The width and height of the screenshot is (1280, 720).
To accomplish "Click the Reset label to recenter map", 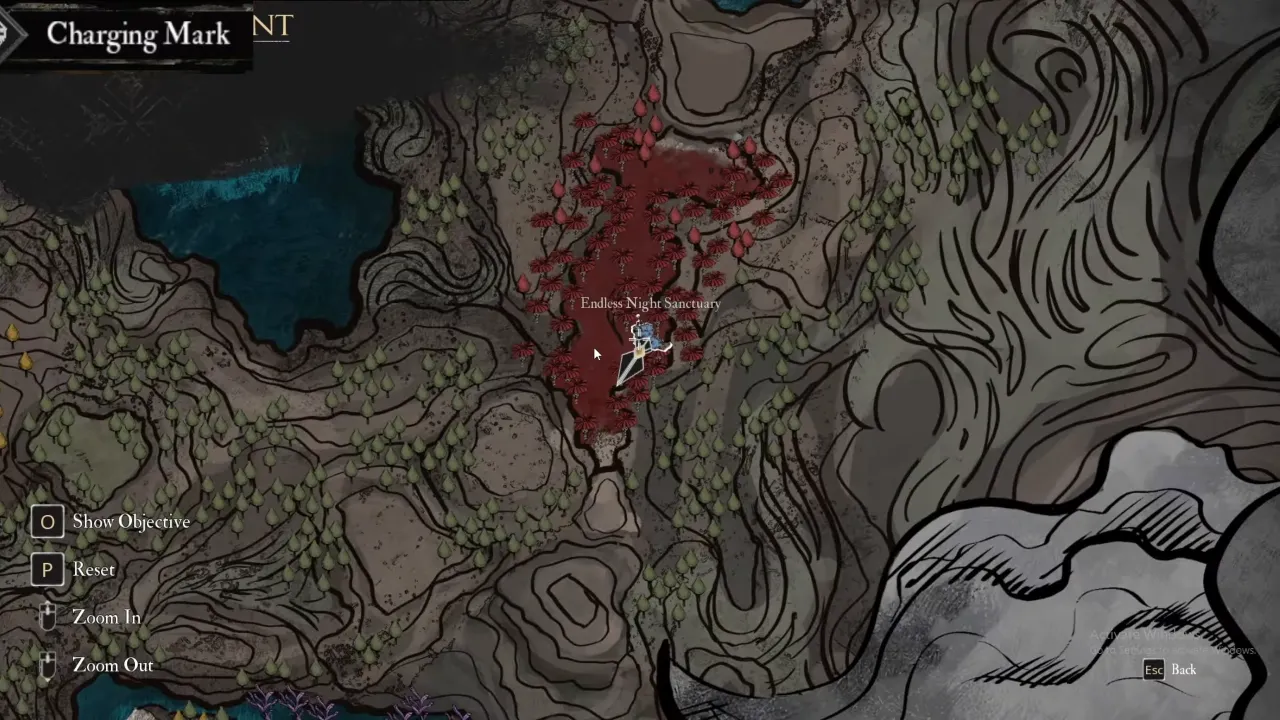I will 94,569.
